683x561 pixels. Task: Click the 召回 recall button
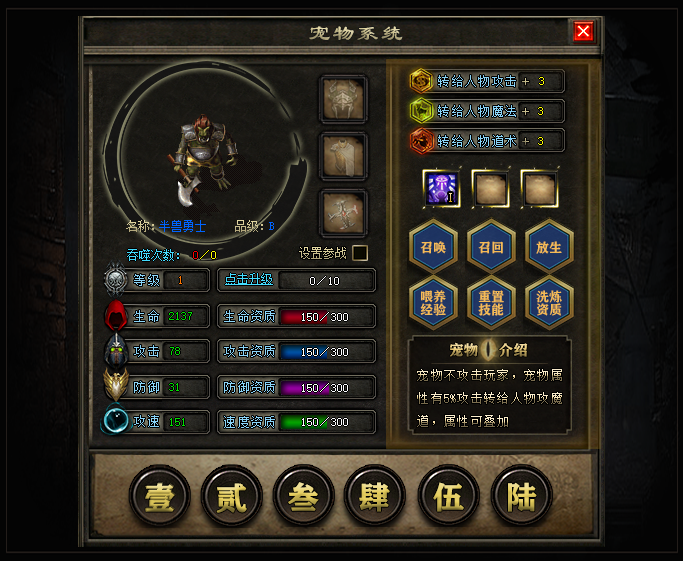click(x=490, y=245)
